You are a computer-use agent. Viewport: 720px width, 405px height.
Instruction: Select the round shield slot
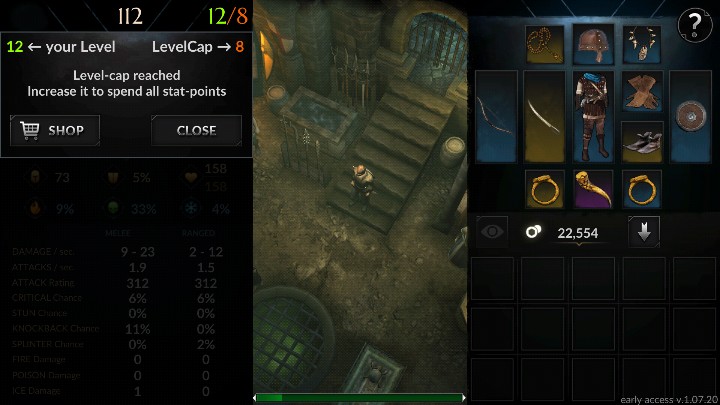[x=691, y=116]
